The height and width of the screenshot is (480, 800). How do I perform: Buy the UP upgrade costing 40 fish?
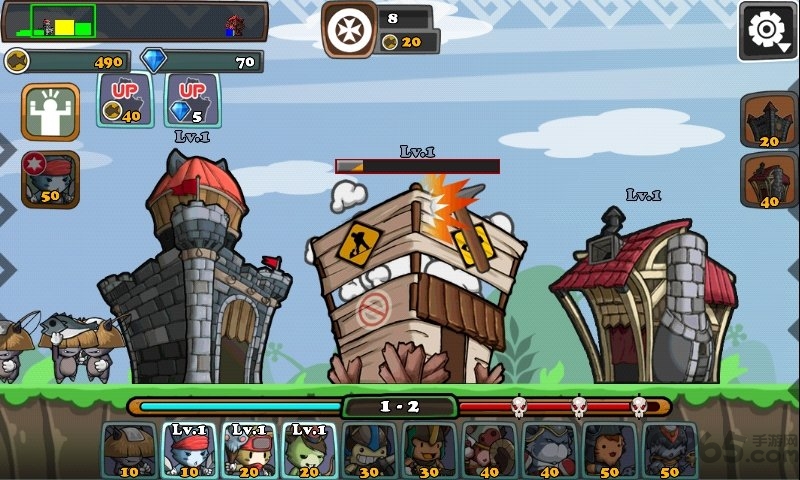click(x=124, y=99)
